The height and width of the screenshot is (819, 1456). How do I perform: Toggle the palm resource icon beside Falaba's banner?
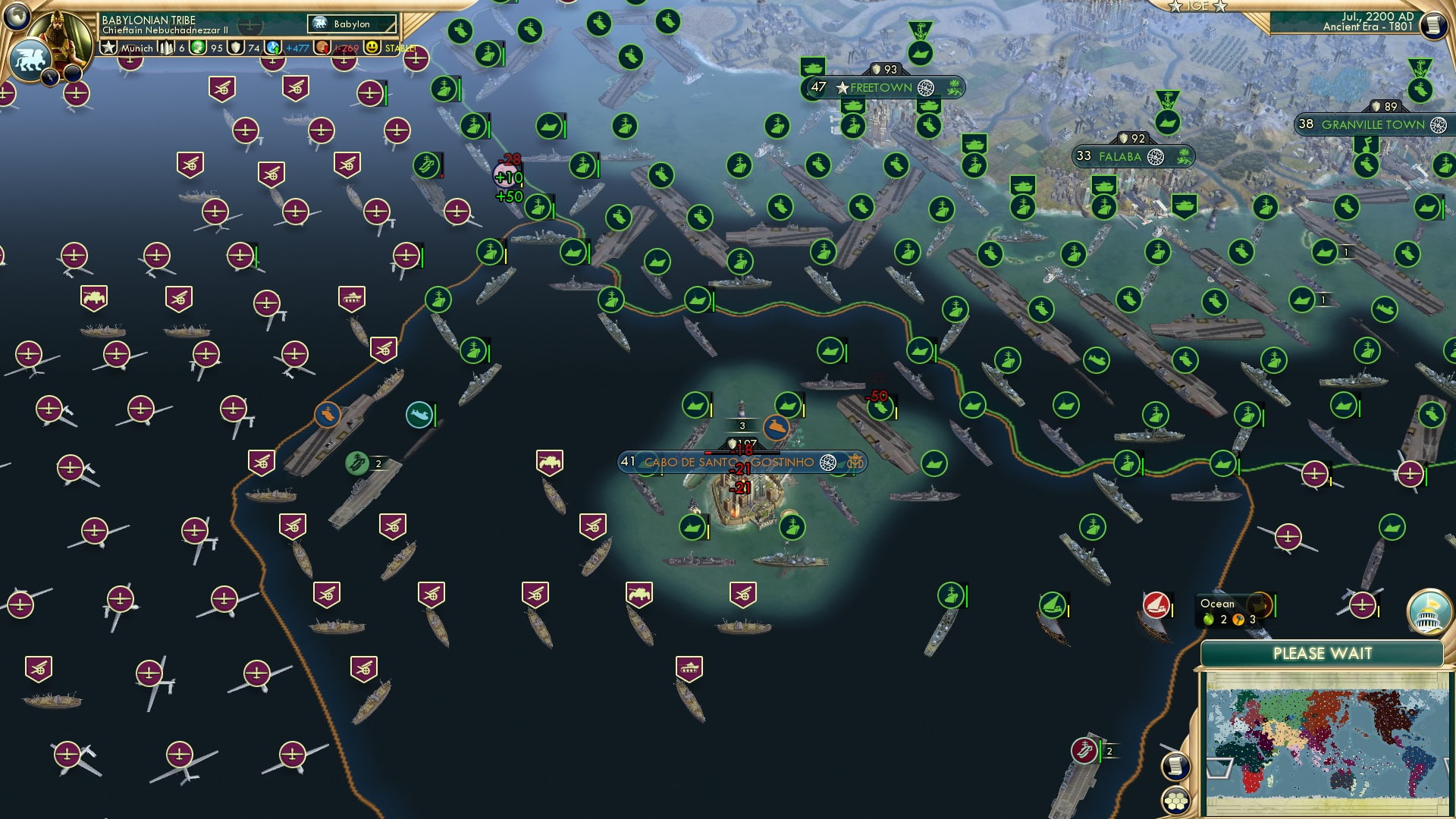pyautogui.click(x=1185, y=155)
